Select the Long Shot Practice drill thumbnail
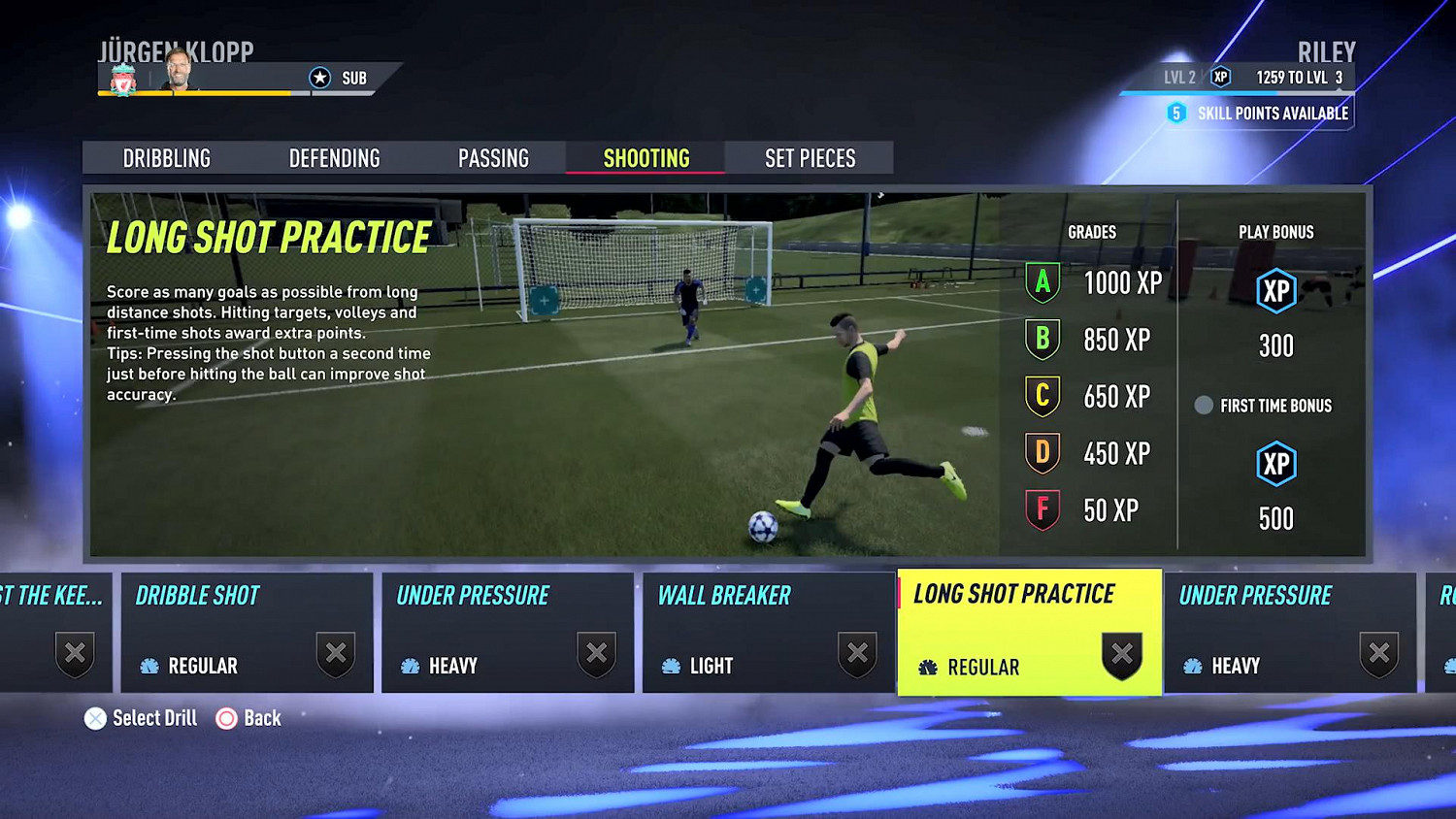This screenshot has width=1456, height=819. click(x=1029, y=631)
